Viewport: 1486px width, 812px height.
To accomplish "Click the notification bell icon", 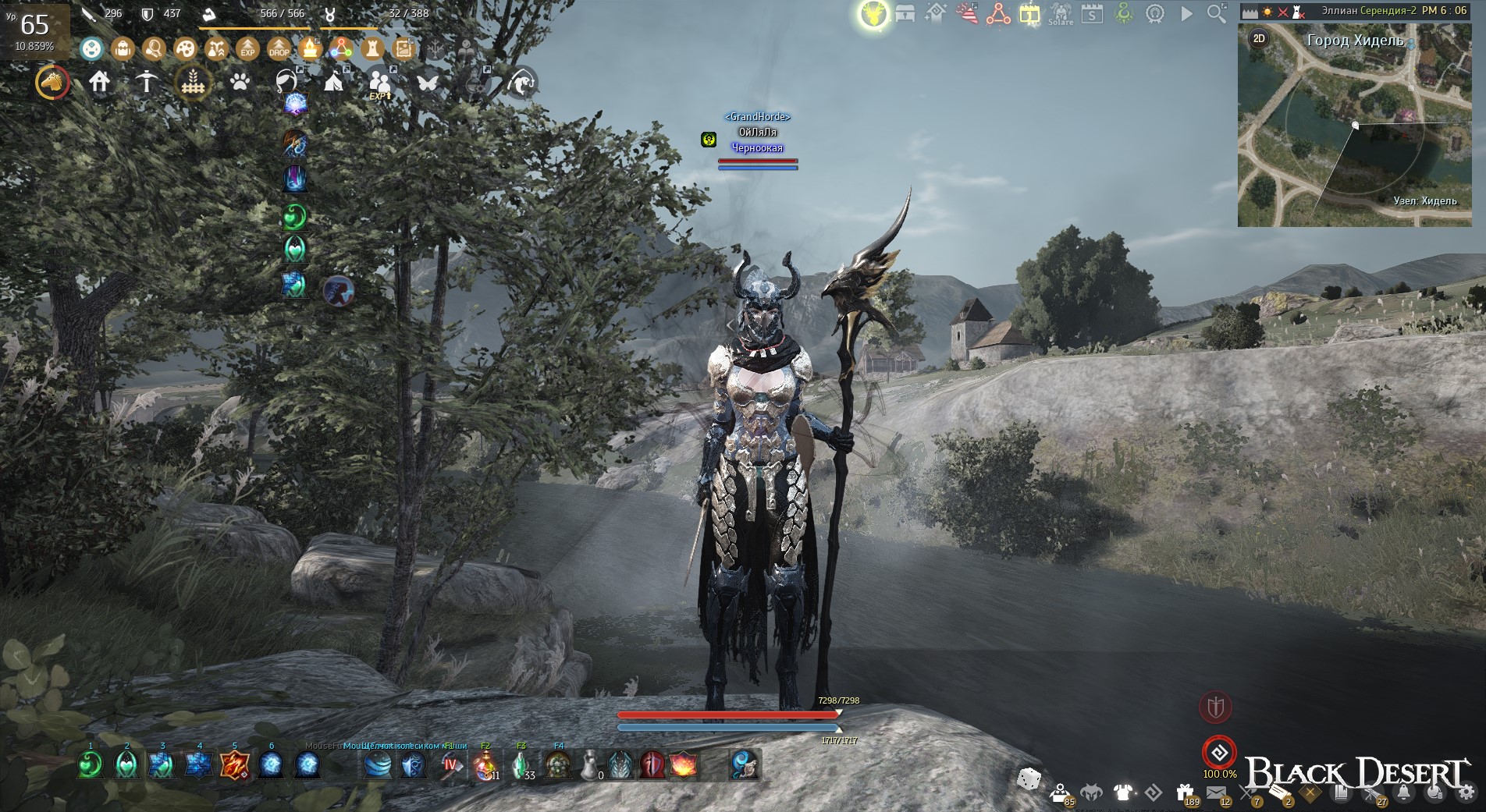I will click(1403, 793).
